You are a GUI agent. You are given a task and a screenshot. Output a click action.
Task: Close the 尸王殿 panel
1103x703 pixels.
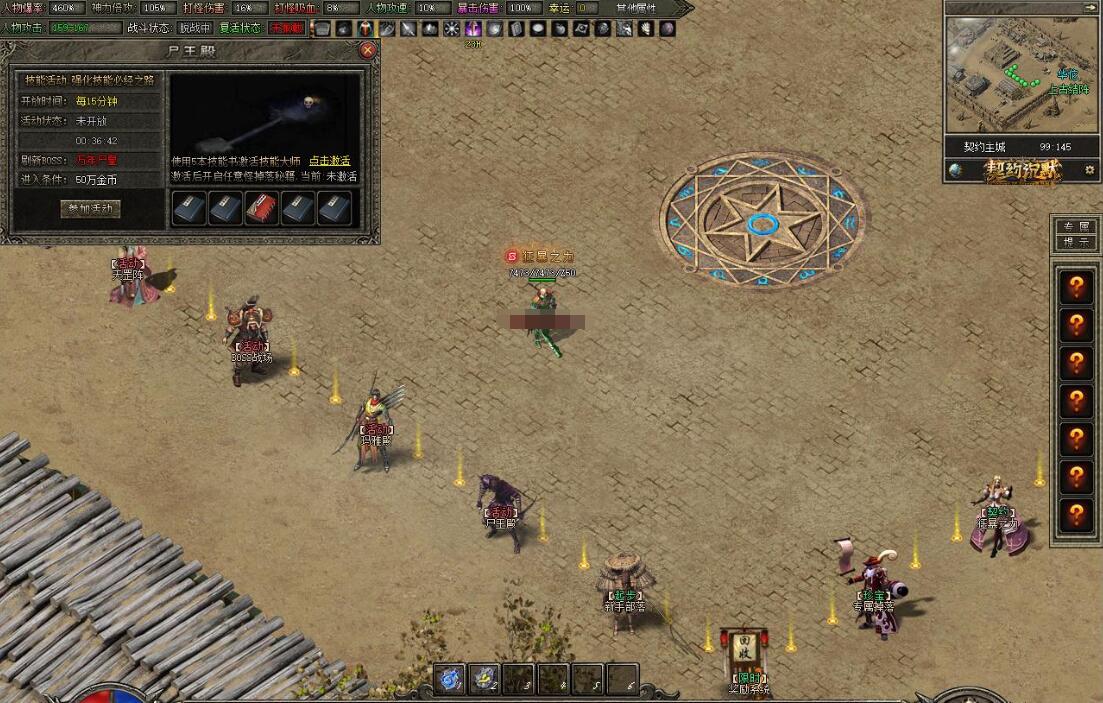(368, 49)
